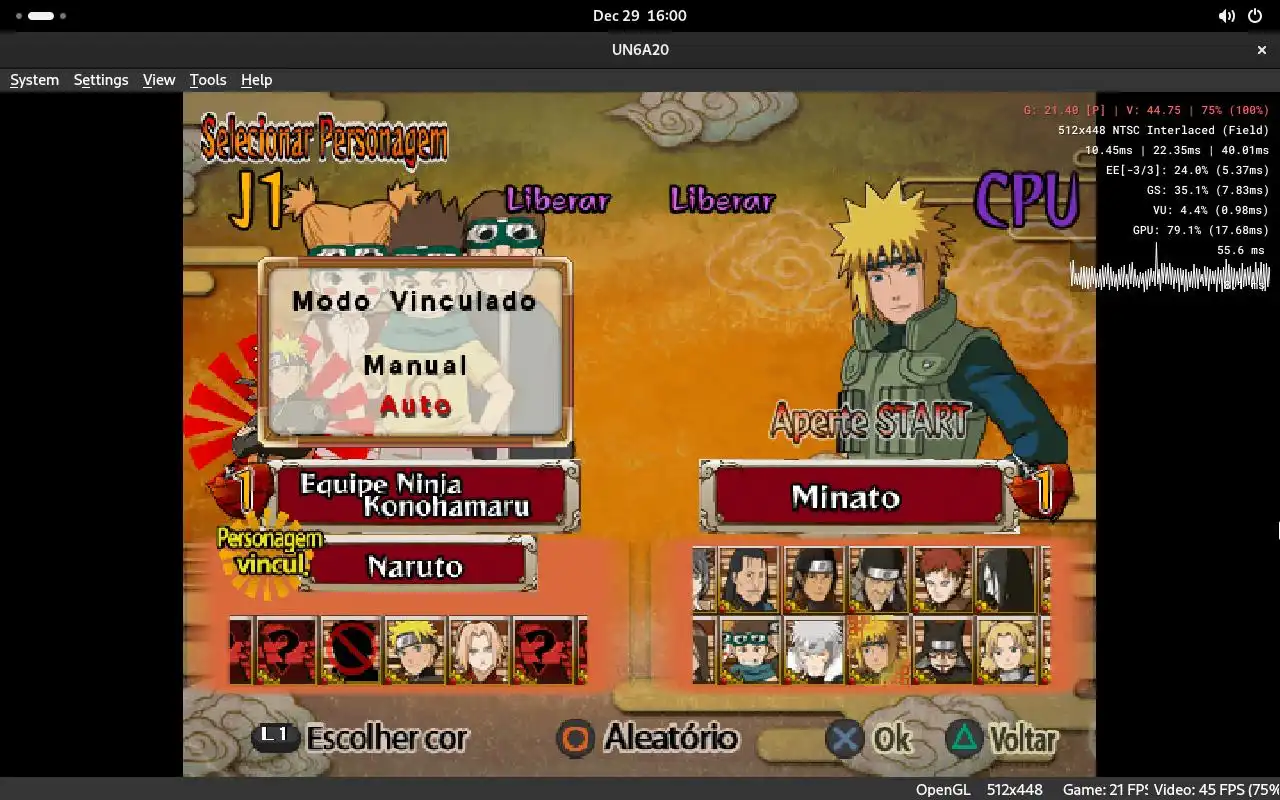
Task: Select the blonde Tsunade portrait
Action: (1006, 650)
